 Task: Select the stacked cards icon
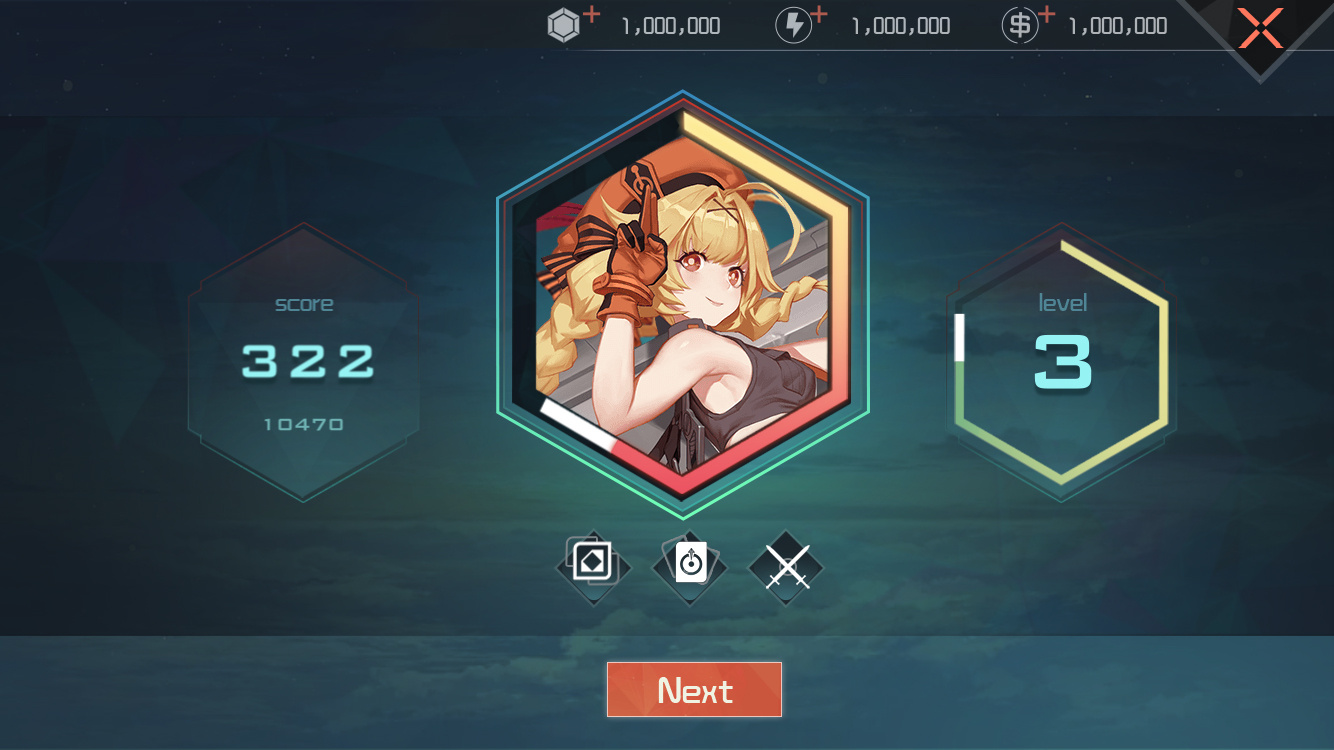click(x=593, y=566)
